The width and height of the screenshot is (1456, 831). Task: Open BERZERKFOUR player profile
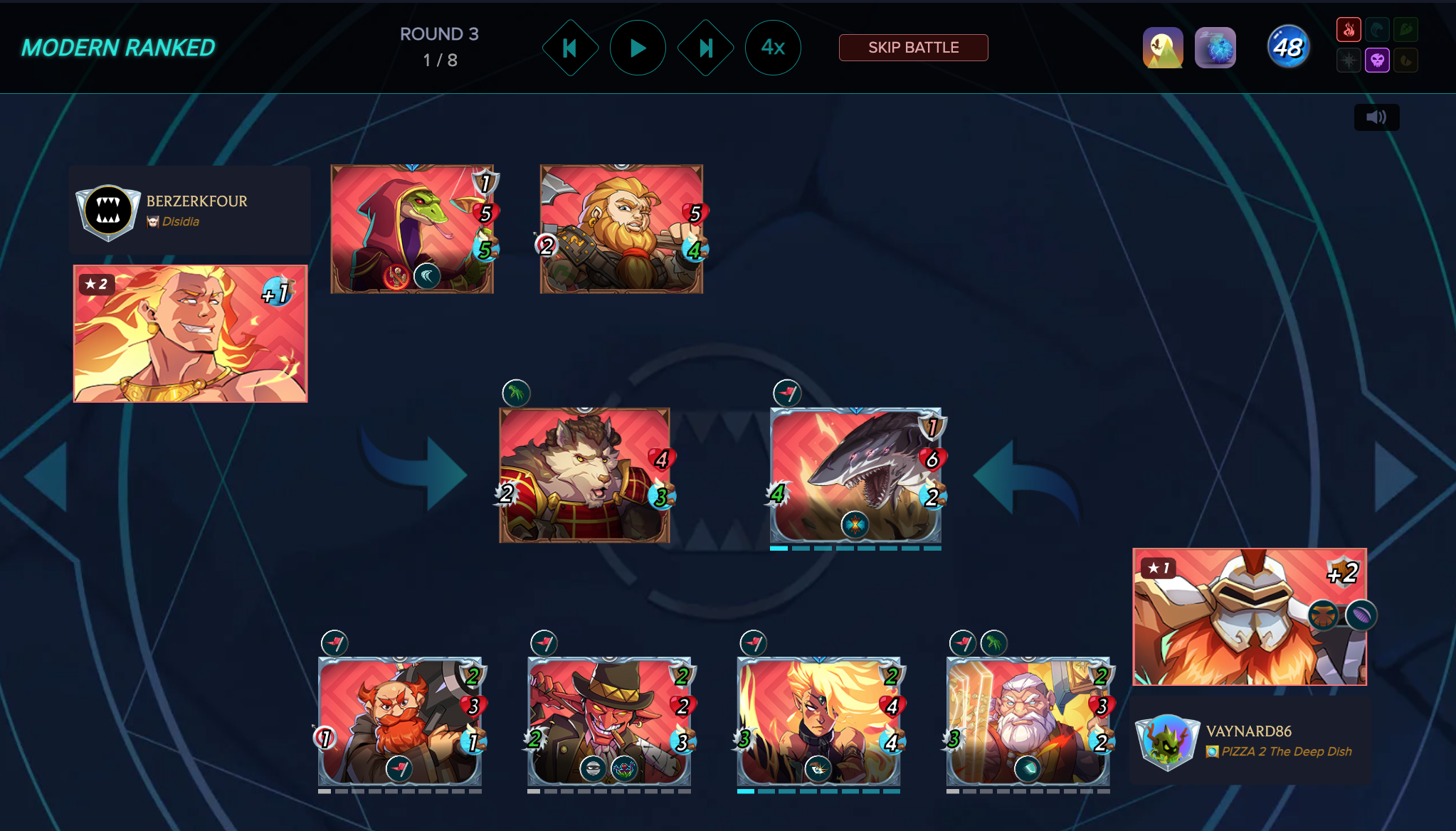196,201
